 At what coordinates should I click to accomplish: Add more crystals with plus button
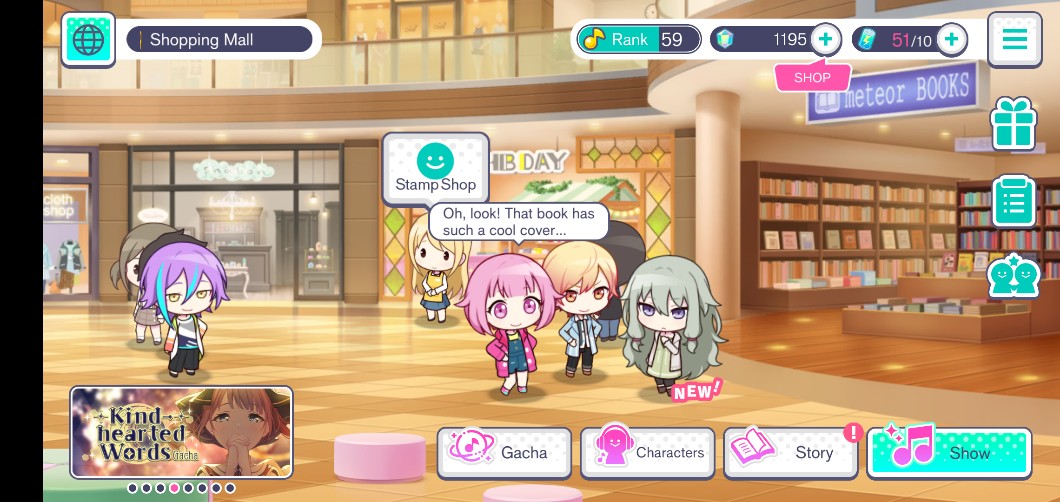pos(825,40)
